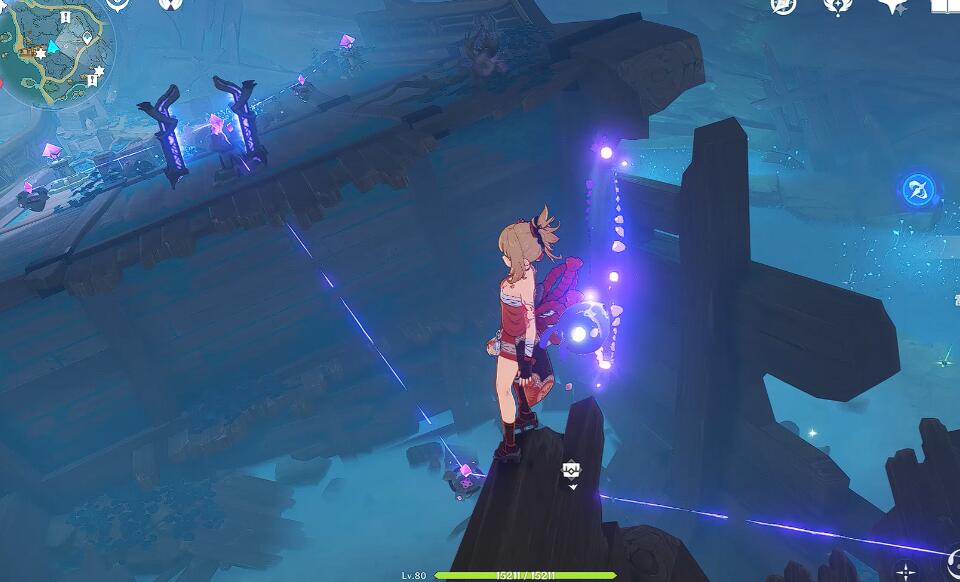The image size is (960, 582).
Task: Open the crescent Paimon menu icon
Action: click(x=118, y=4)
